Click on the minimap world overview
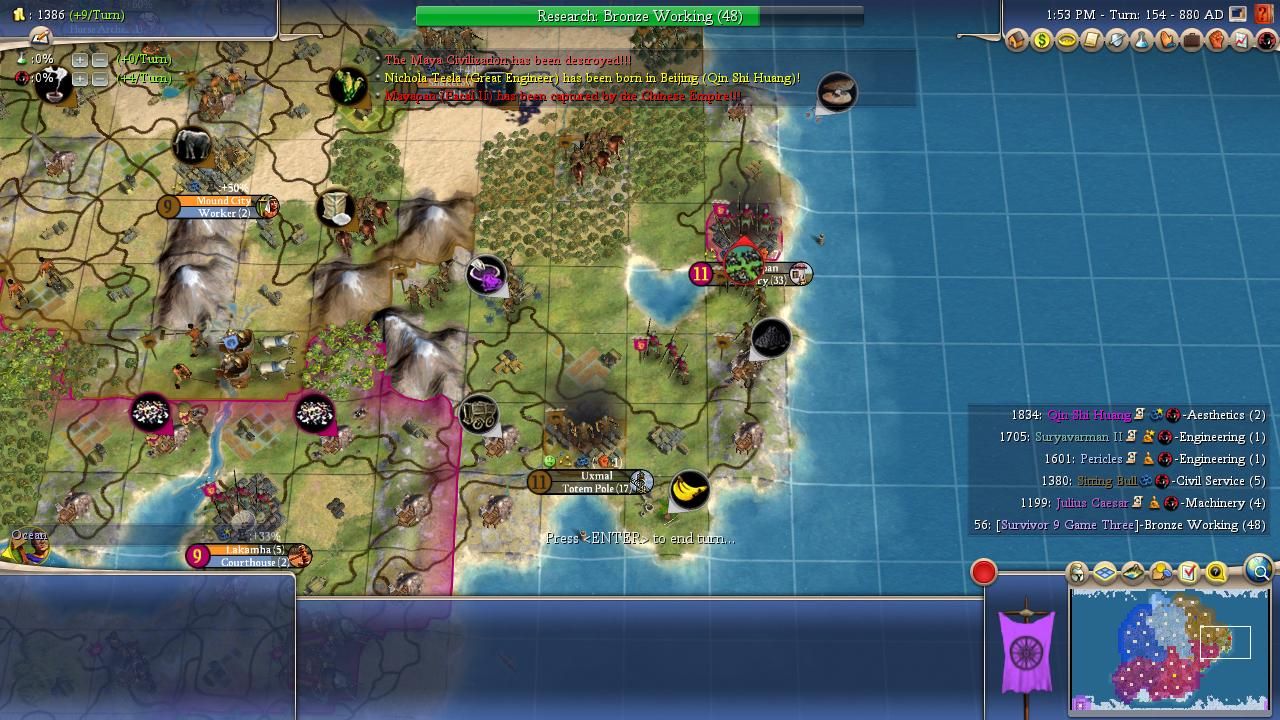 (1168, 648)
